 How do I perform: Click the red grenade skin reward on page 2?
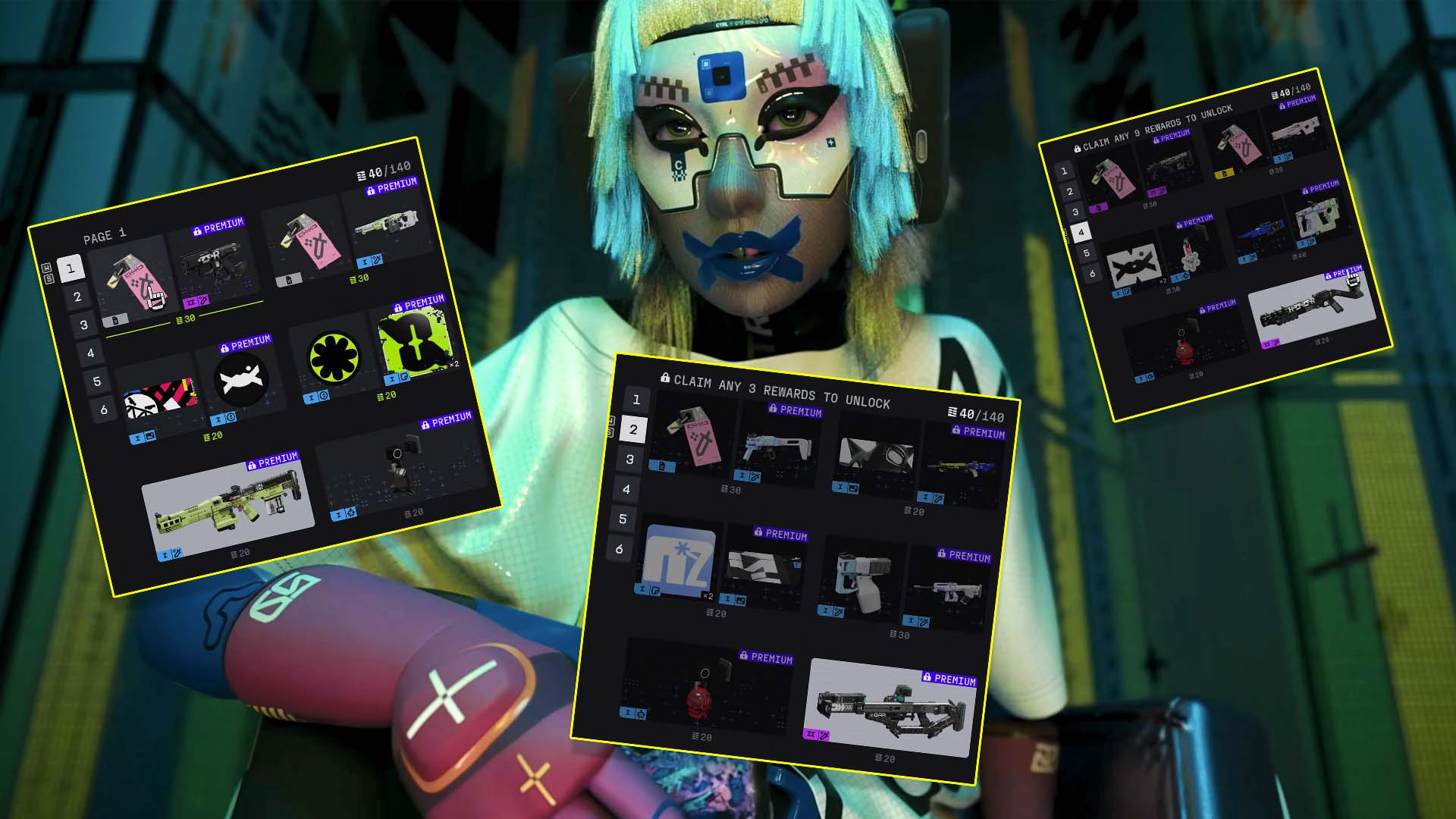(x=700, y=698)
